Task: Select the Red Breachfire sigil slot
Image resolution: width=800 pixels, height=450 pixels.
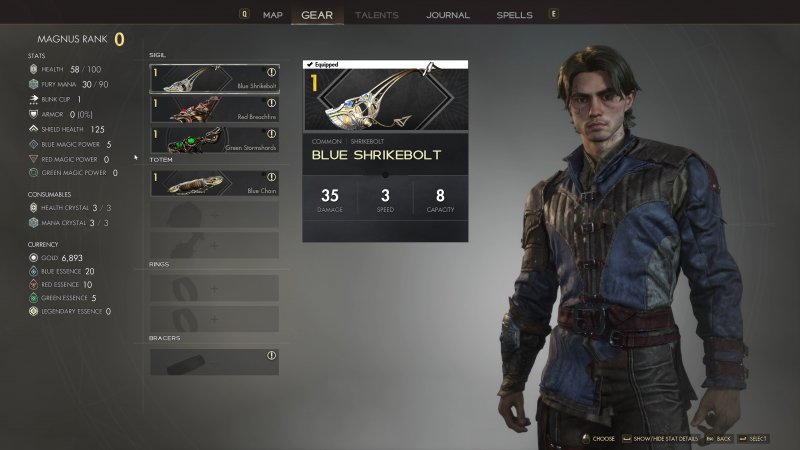Action: click(214, 108)
